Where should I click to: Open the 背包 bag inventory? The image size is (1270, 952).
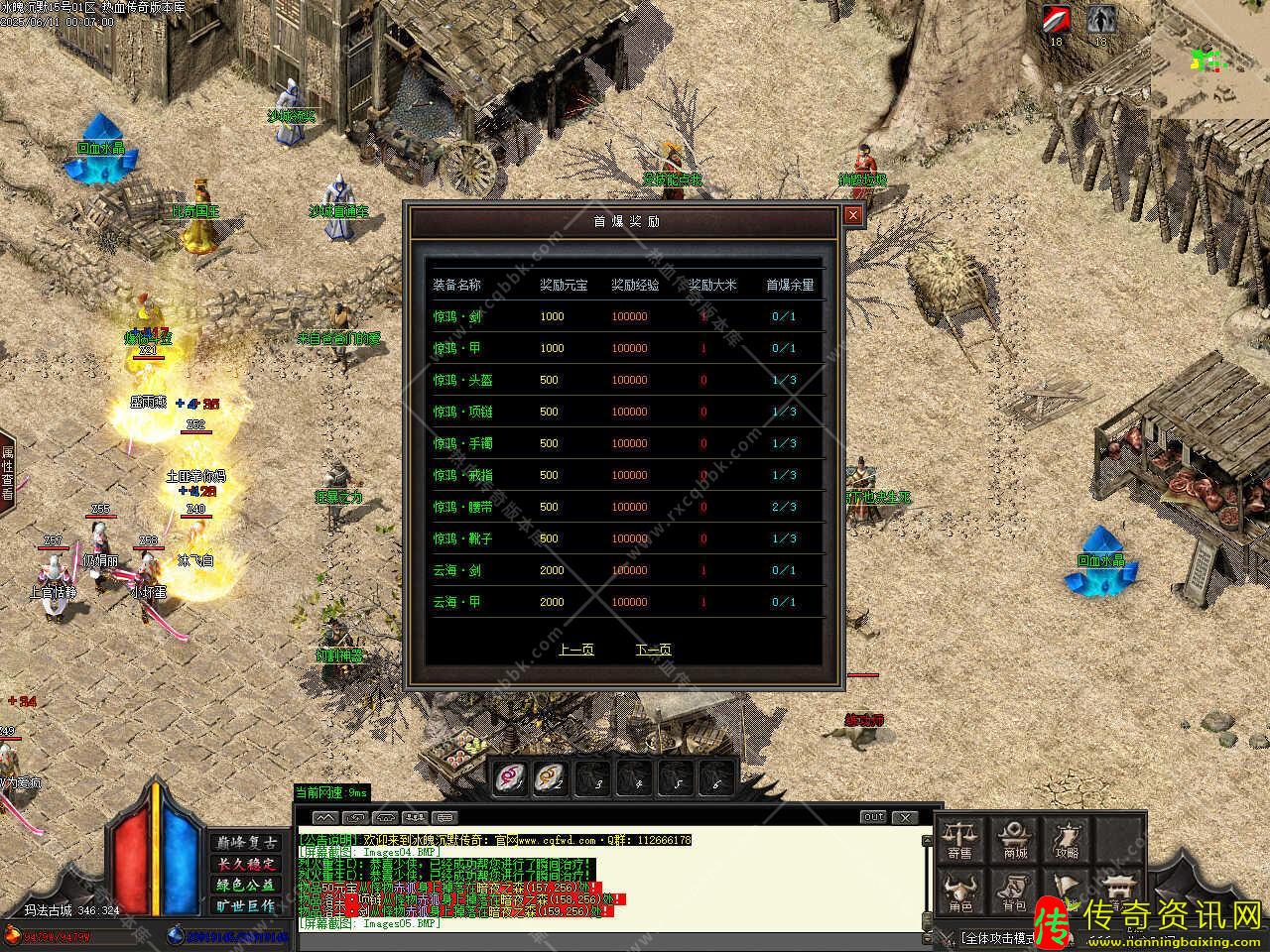[1014, 892]
